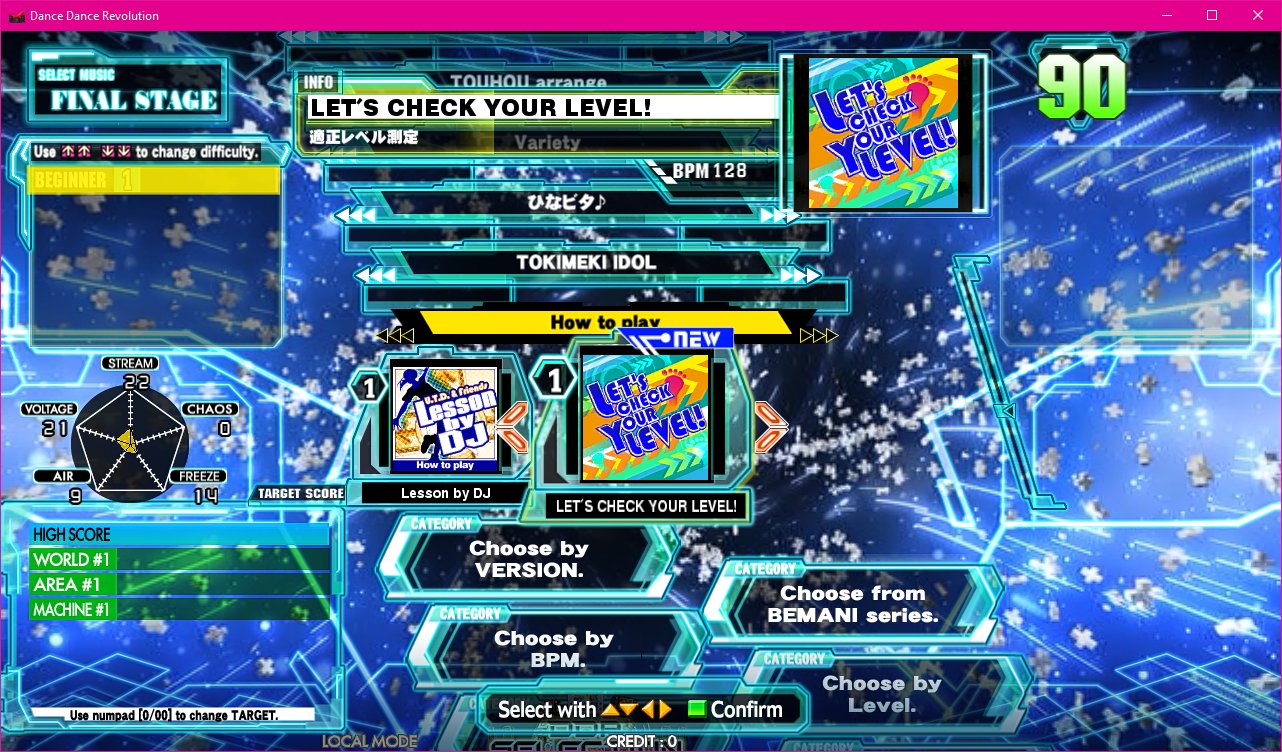Select the TOUHOU arrange folder
This screenshot has width=1282, height=752.
coord(528,82)
